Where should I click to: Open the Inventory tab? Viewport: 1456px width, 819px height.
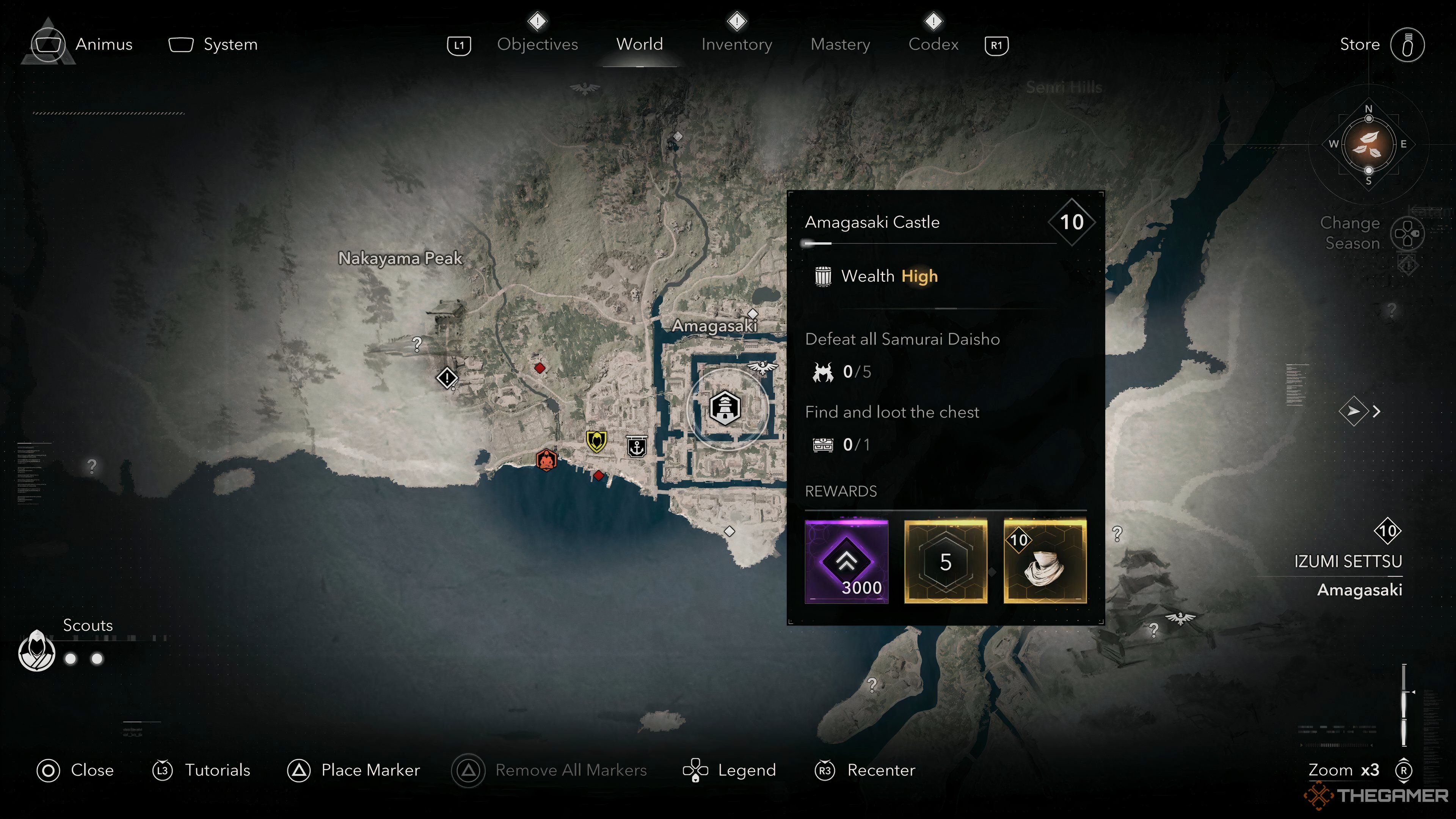[x=736, y=44]
